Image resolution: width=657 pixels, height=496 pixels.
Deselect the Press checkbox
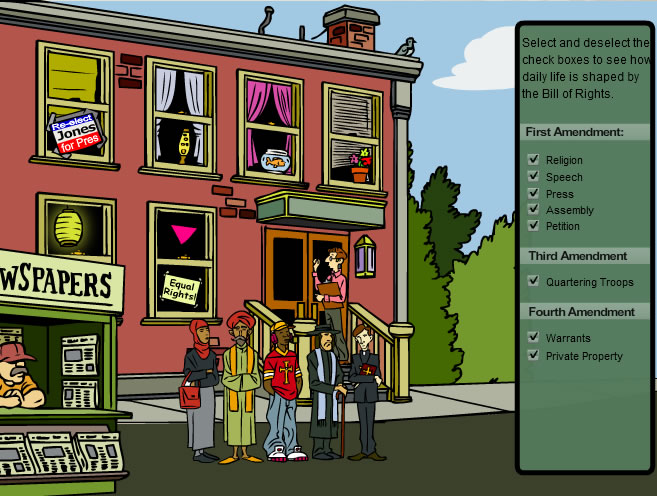point(534,193)
